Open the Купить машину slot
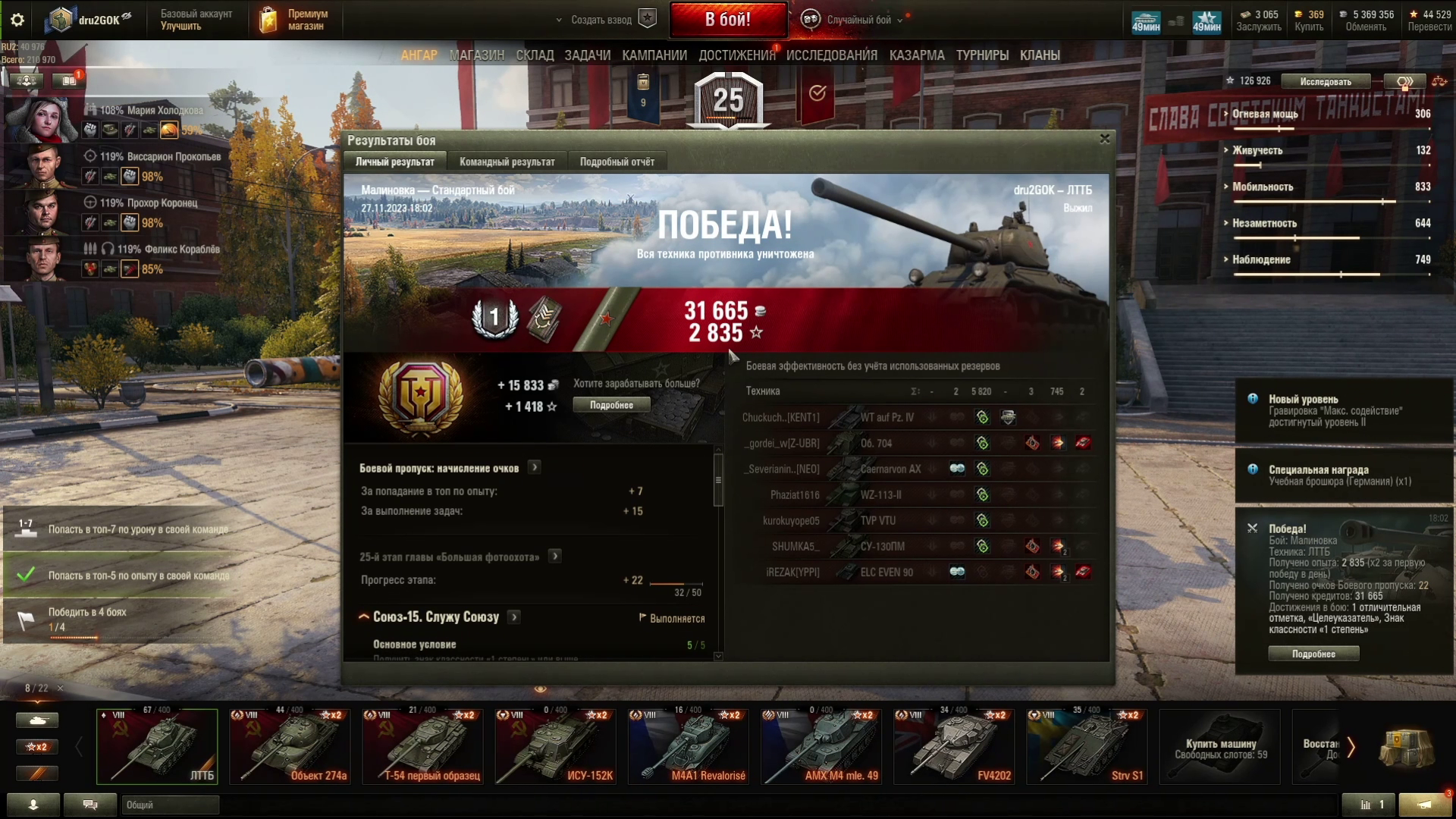This screenshot has height=819, width=1456. pos(1220,746)
